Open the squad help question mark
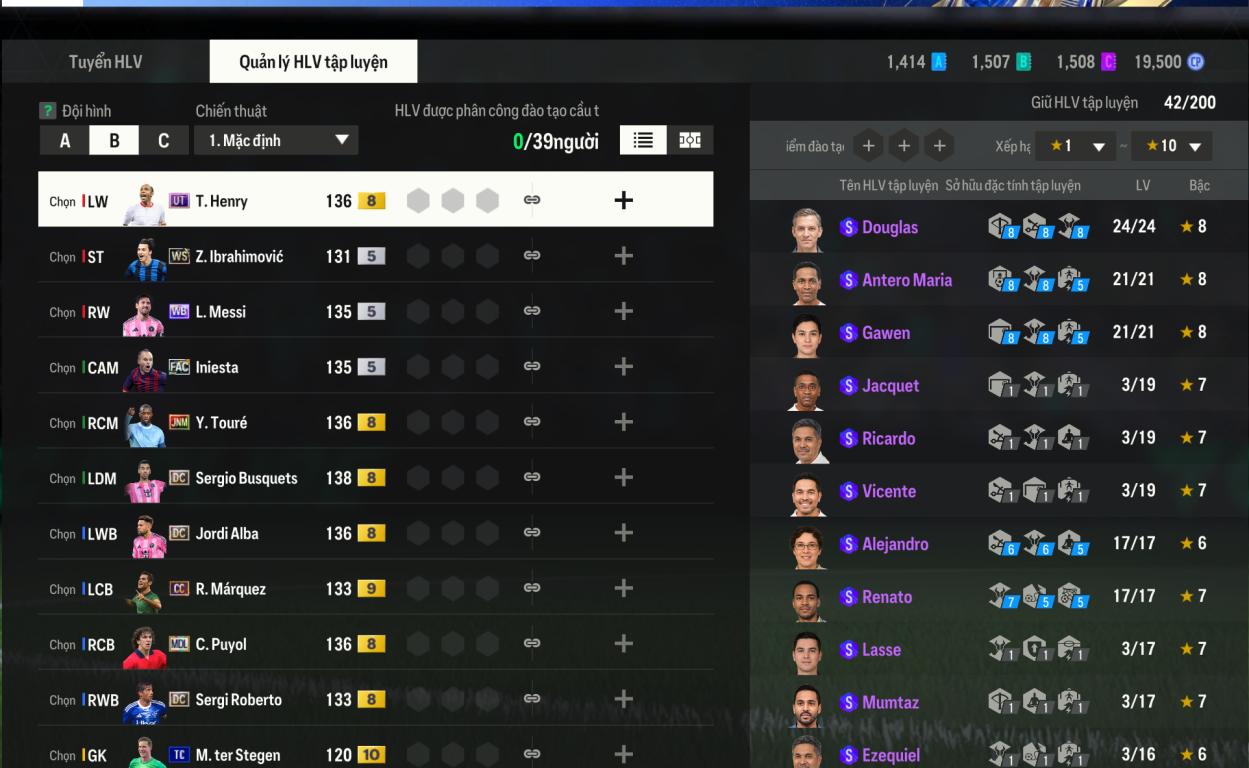The width and height of the screenshot is (1249, 768). coord(47,111)
